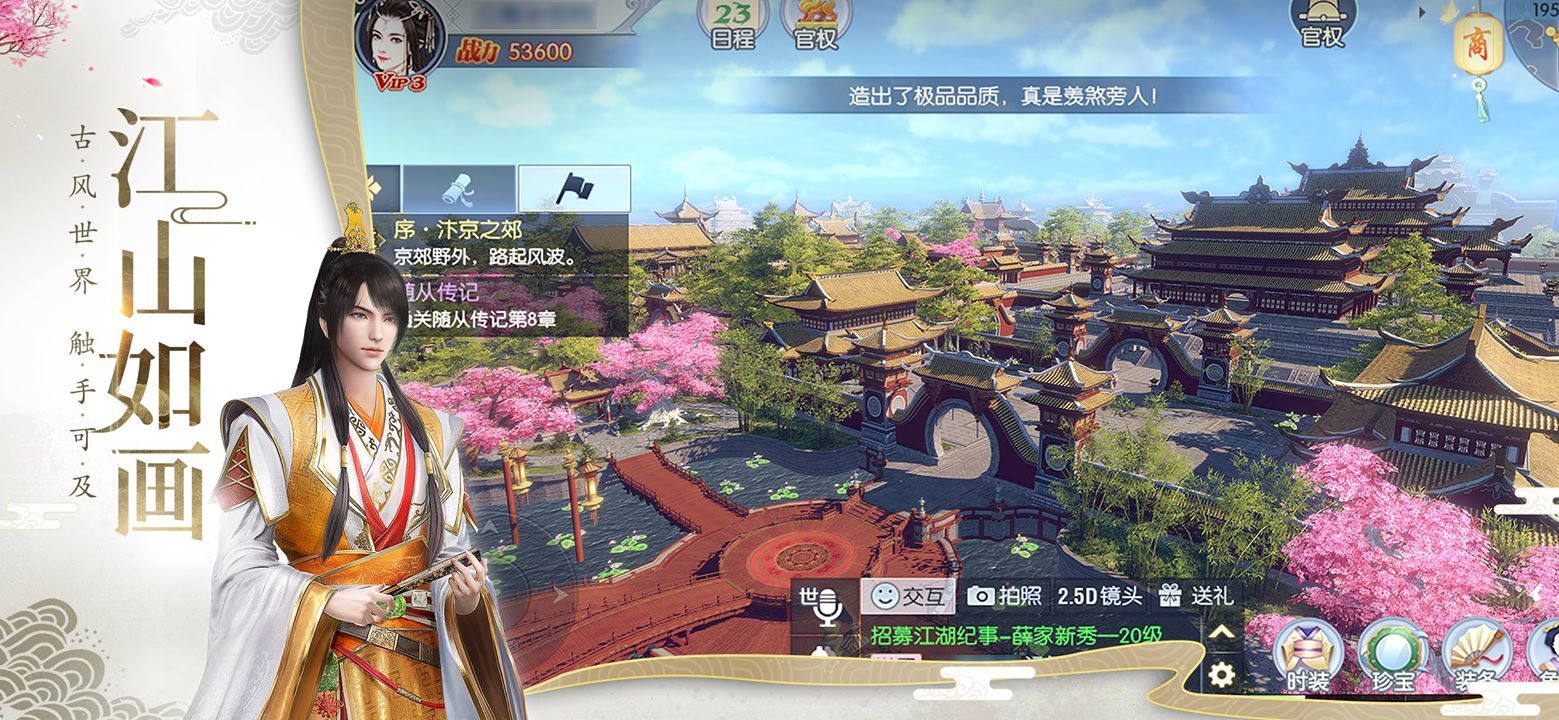
Task: Toggle the 交互 interact smiley mode
Action: pyautogui.click(x=910, y=596)
